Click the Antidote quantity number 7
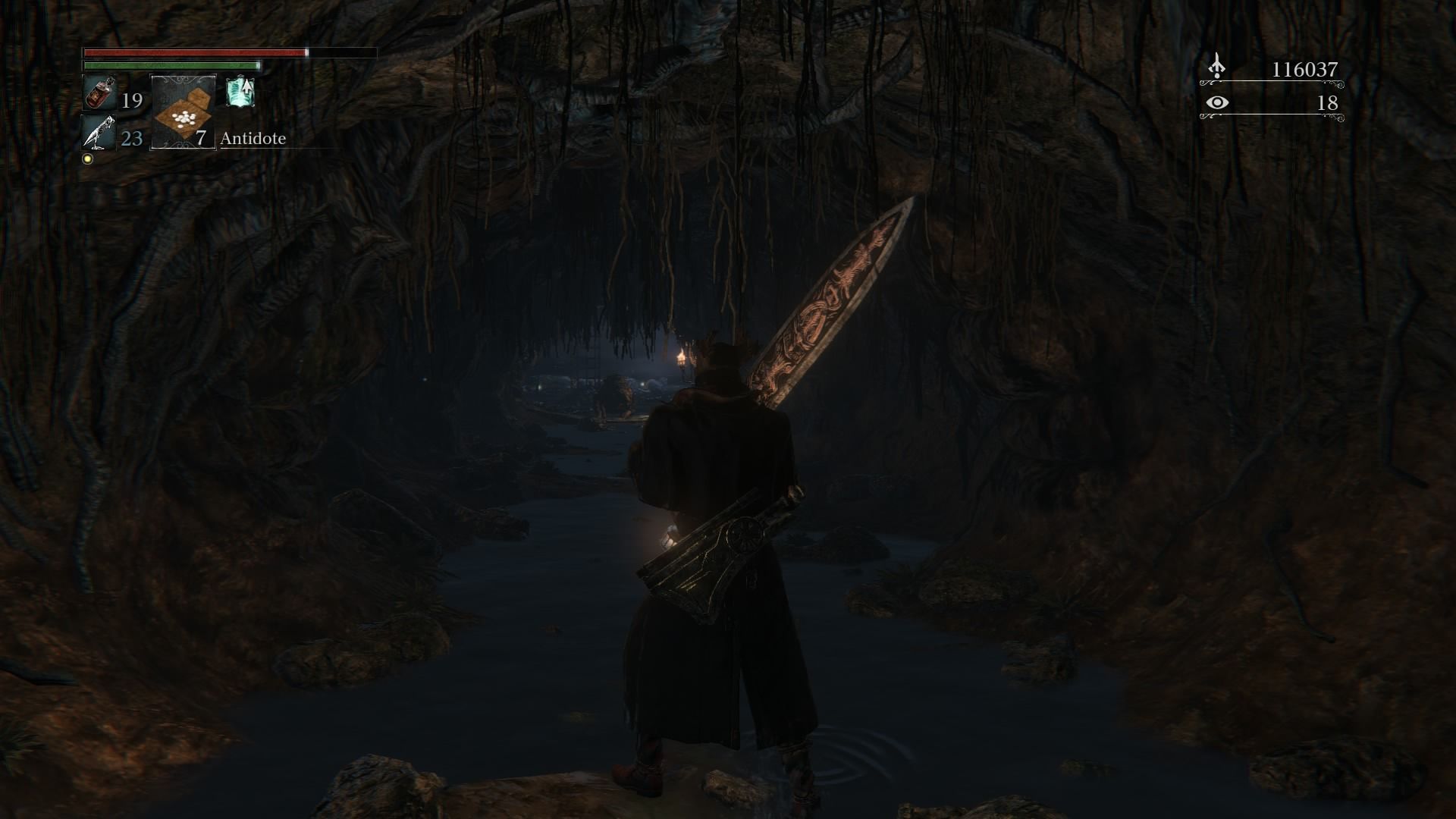Image resolution: width=1456 pixels, height=819 pixels. pos(201,139)
